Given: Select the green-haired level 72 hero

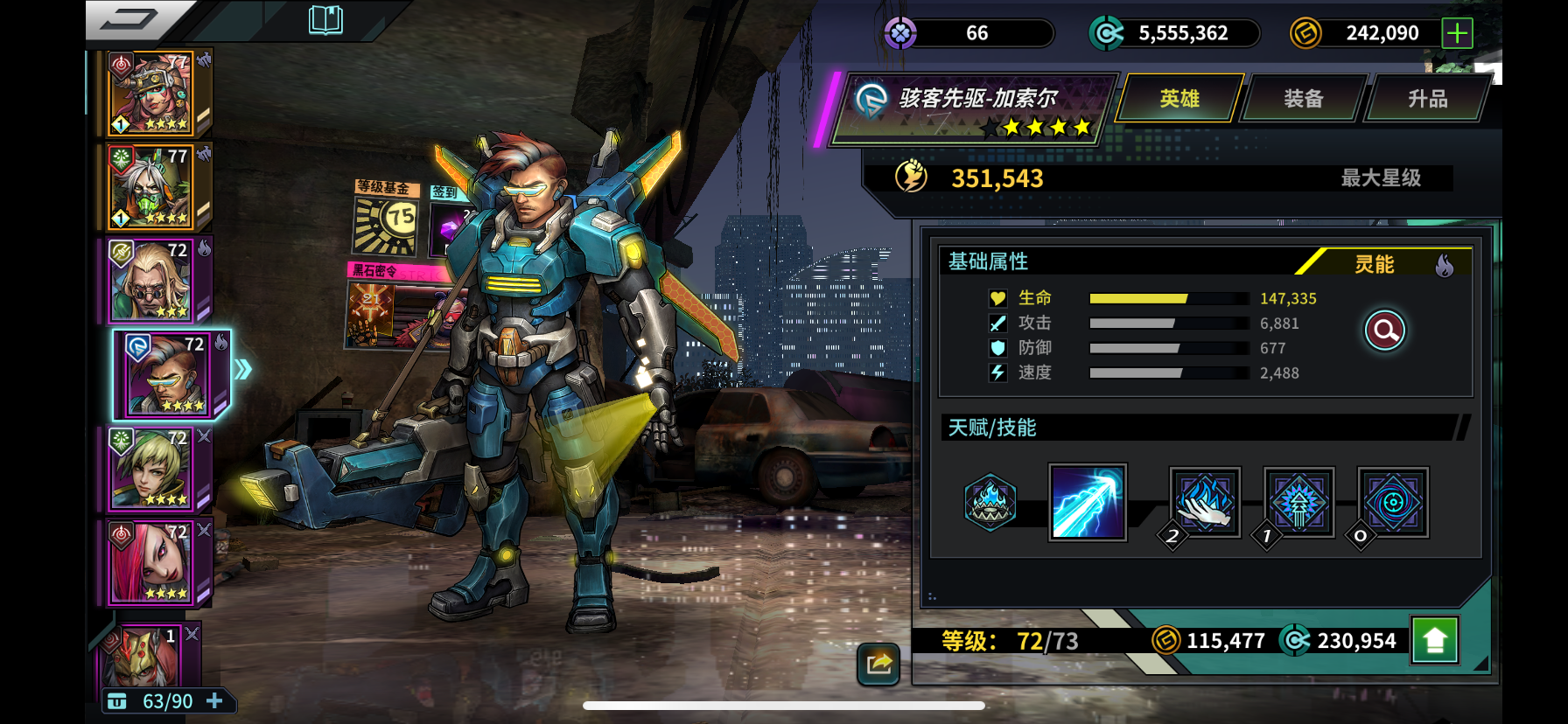Looking at the screenshot, I should click(x=152, y=468).
